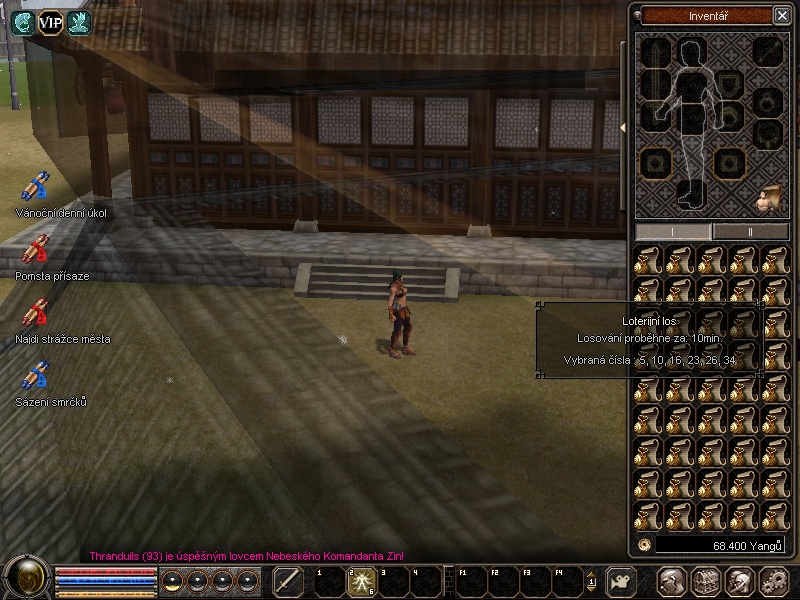Open the character helmet button on taskbar
800x600 pixels.
(x=671, y=581)
